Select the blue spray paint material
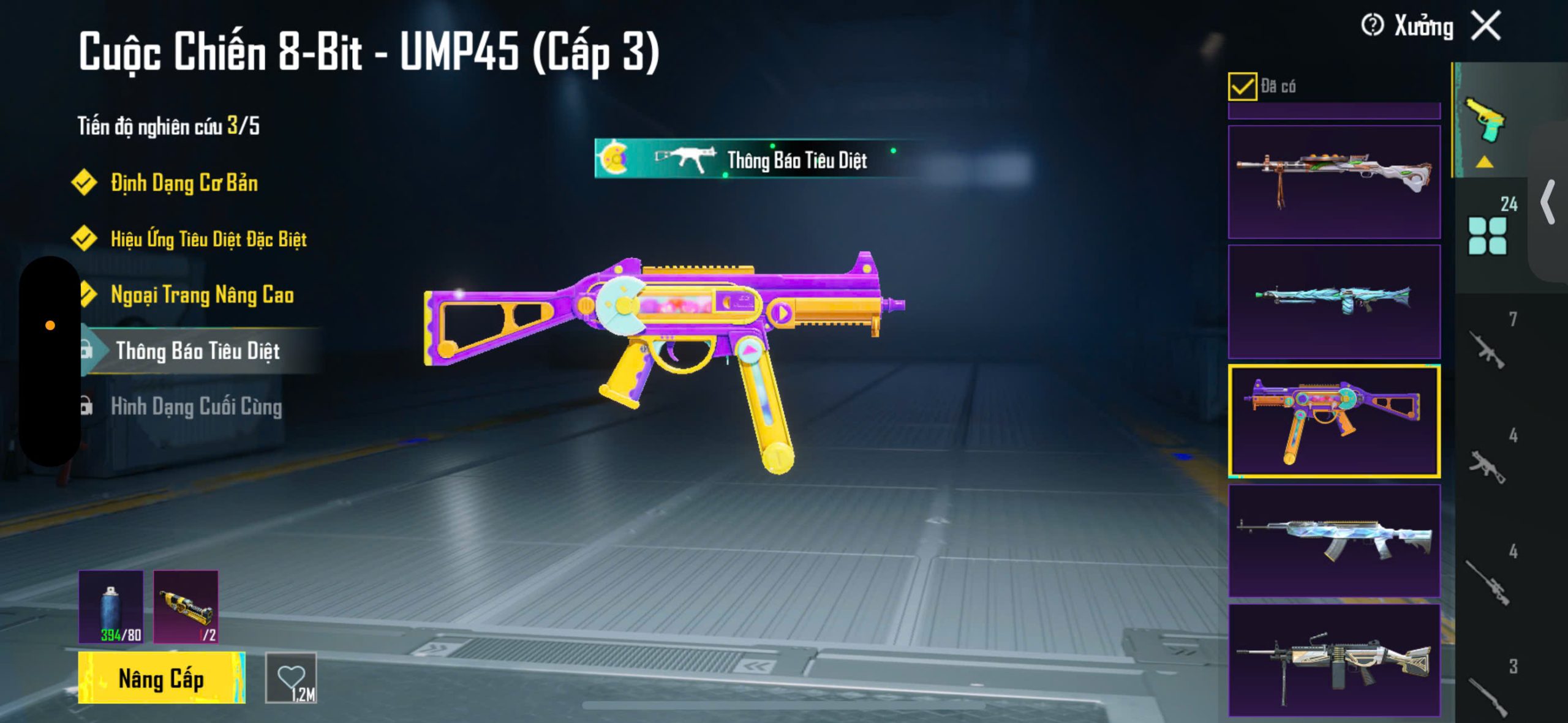The height and width of the screenshot is (723, 1568). click(x=111, y=607)
